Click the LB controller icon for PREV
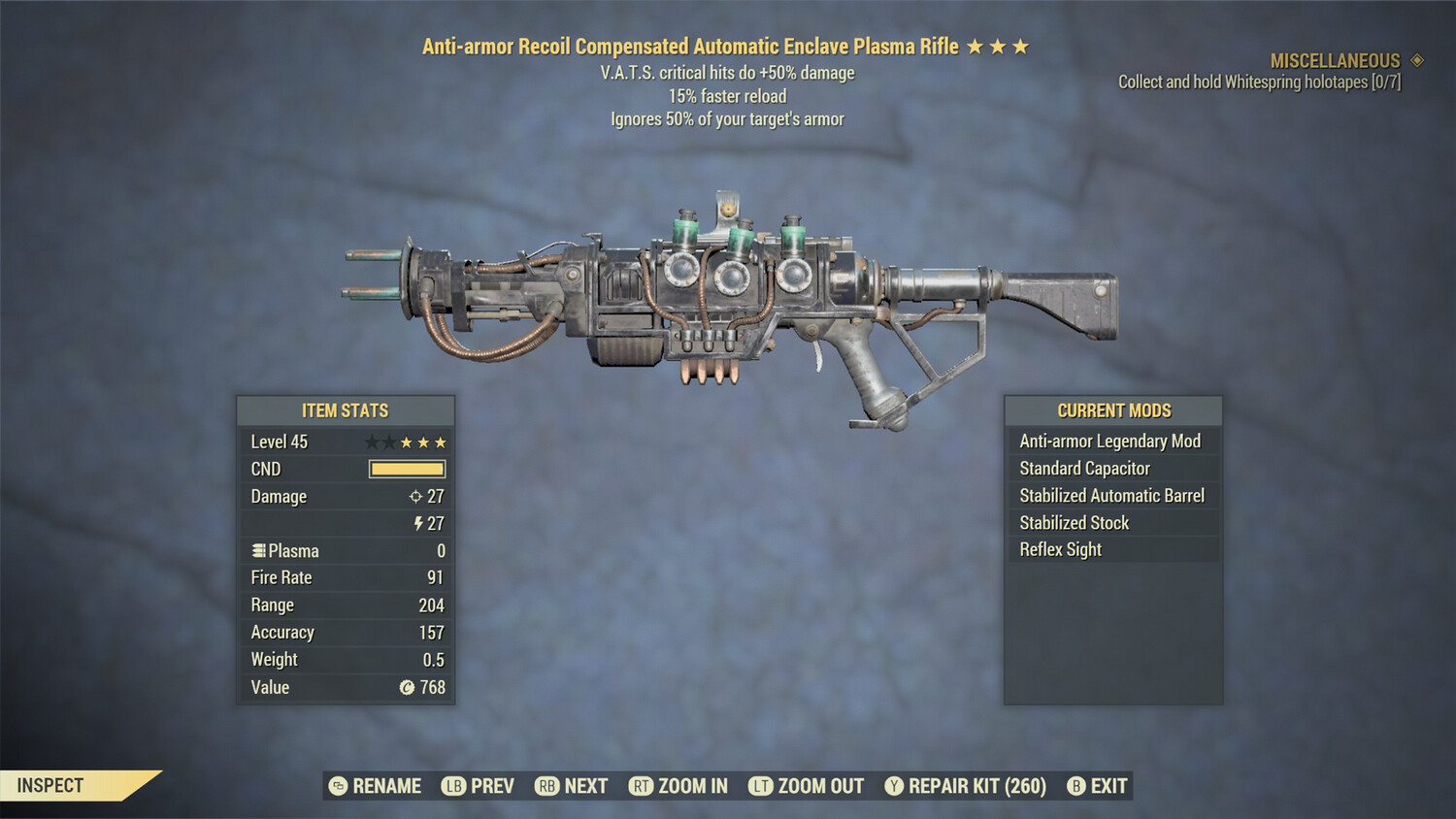This screenshot has height=819, width=1456. (451, 786)
